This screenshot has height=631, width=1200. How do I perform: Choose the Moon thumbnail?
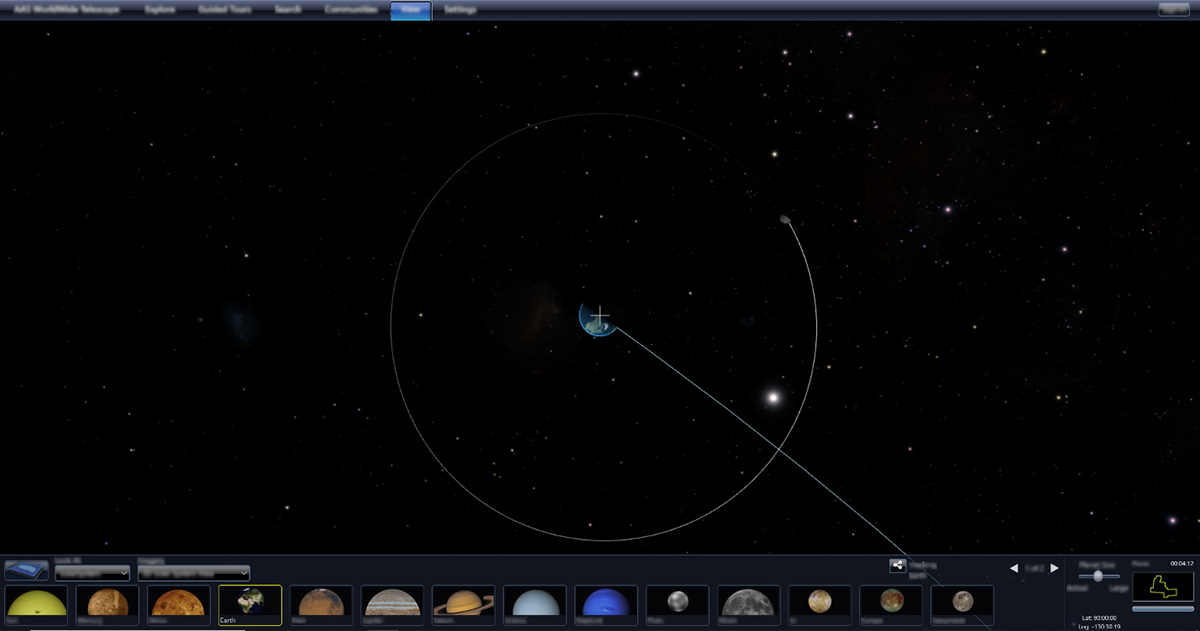pos(749,603)
